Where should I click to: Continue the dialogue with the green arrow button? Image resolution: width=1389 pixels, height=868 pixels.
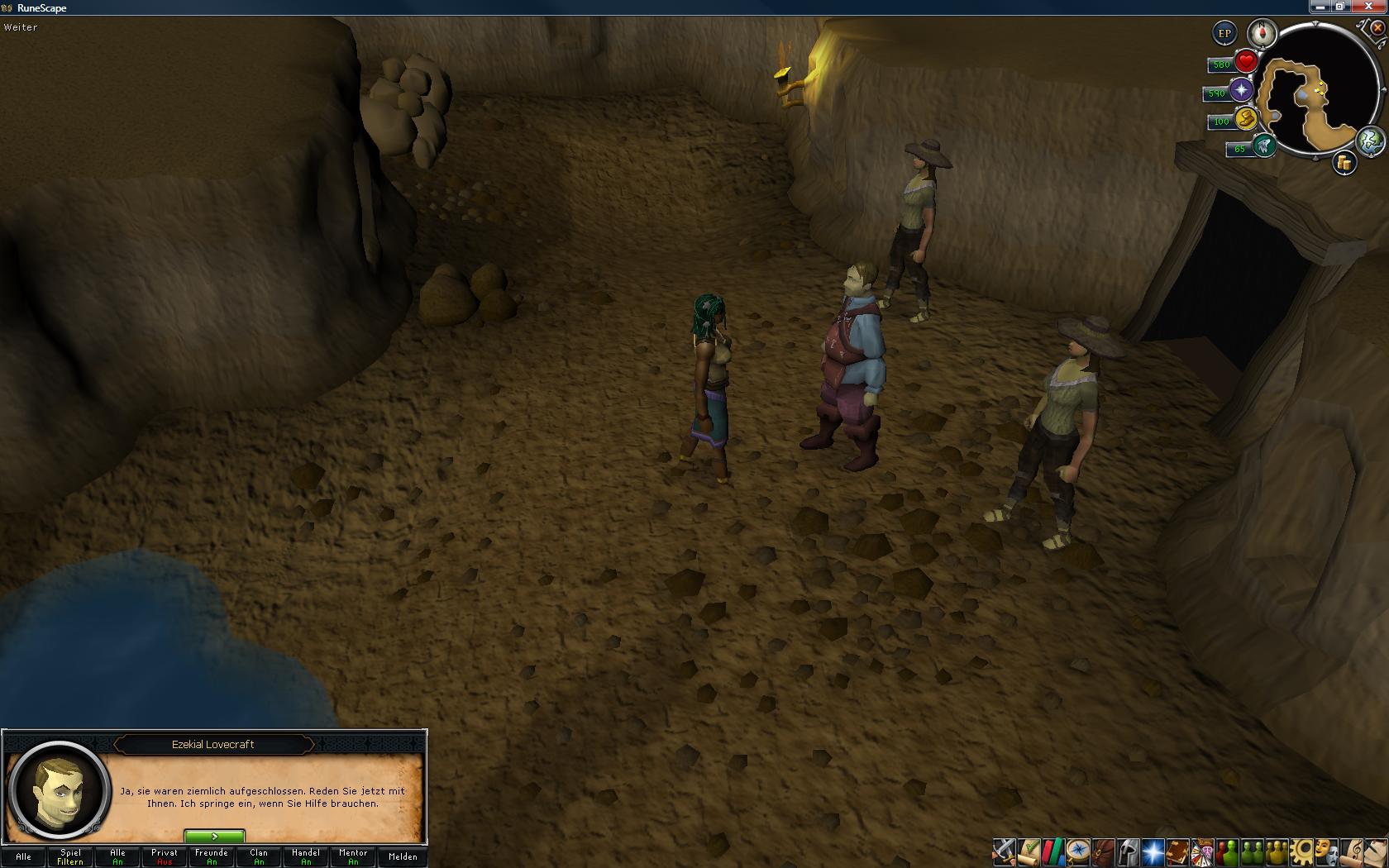pos(214,837)
